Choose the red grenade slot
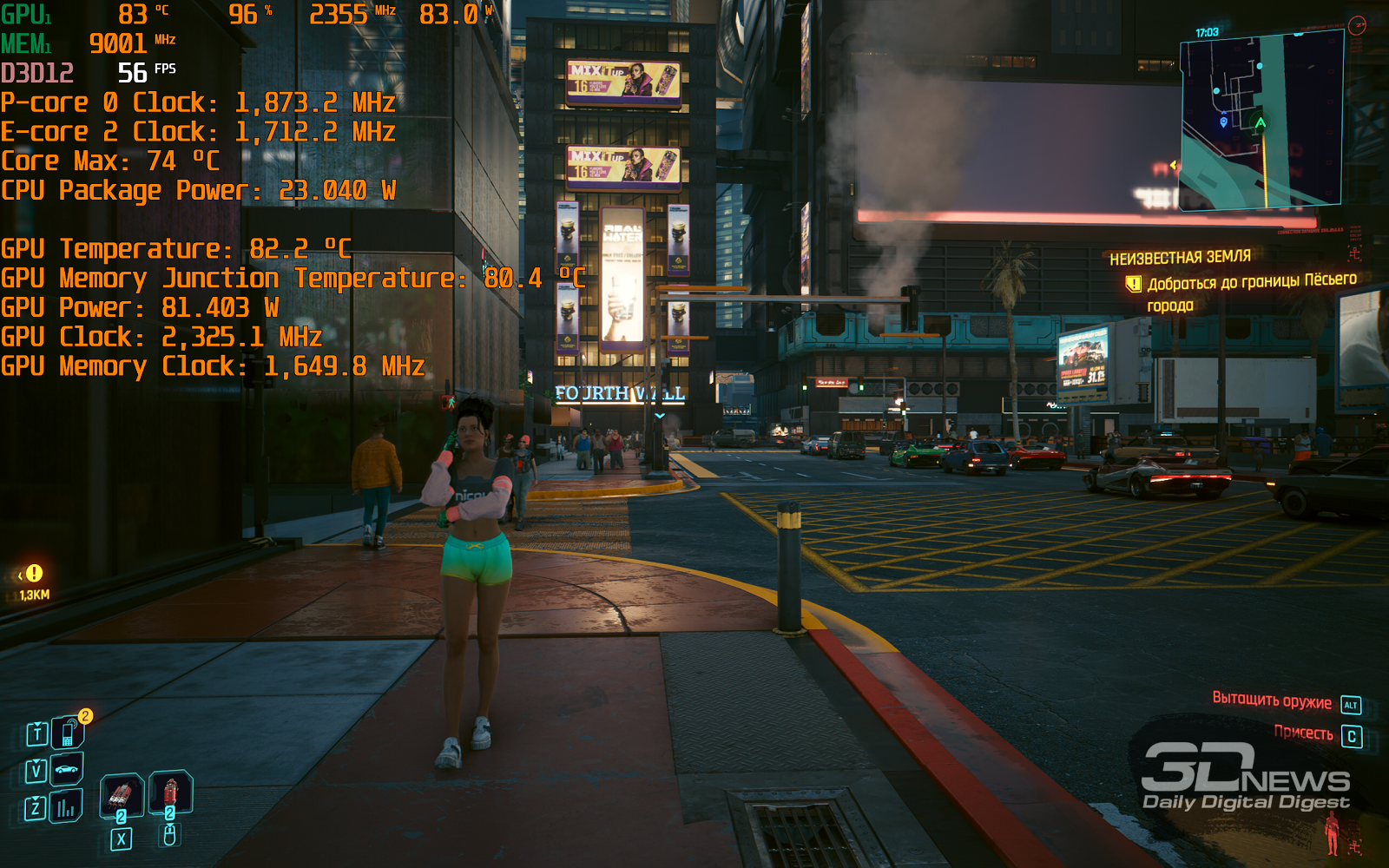The image size is (1389, 868). 170,792
